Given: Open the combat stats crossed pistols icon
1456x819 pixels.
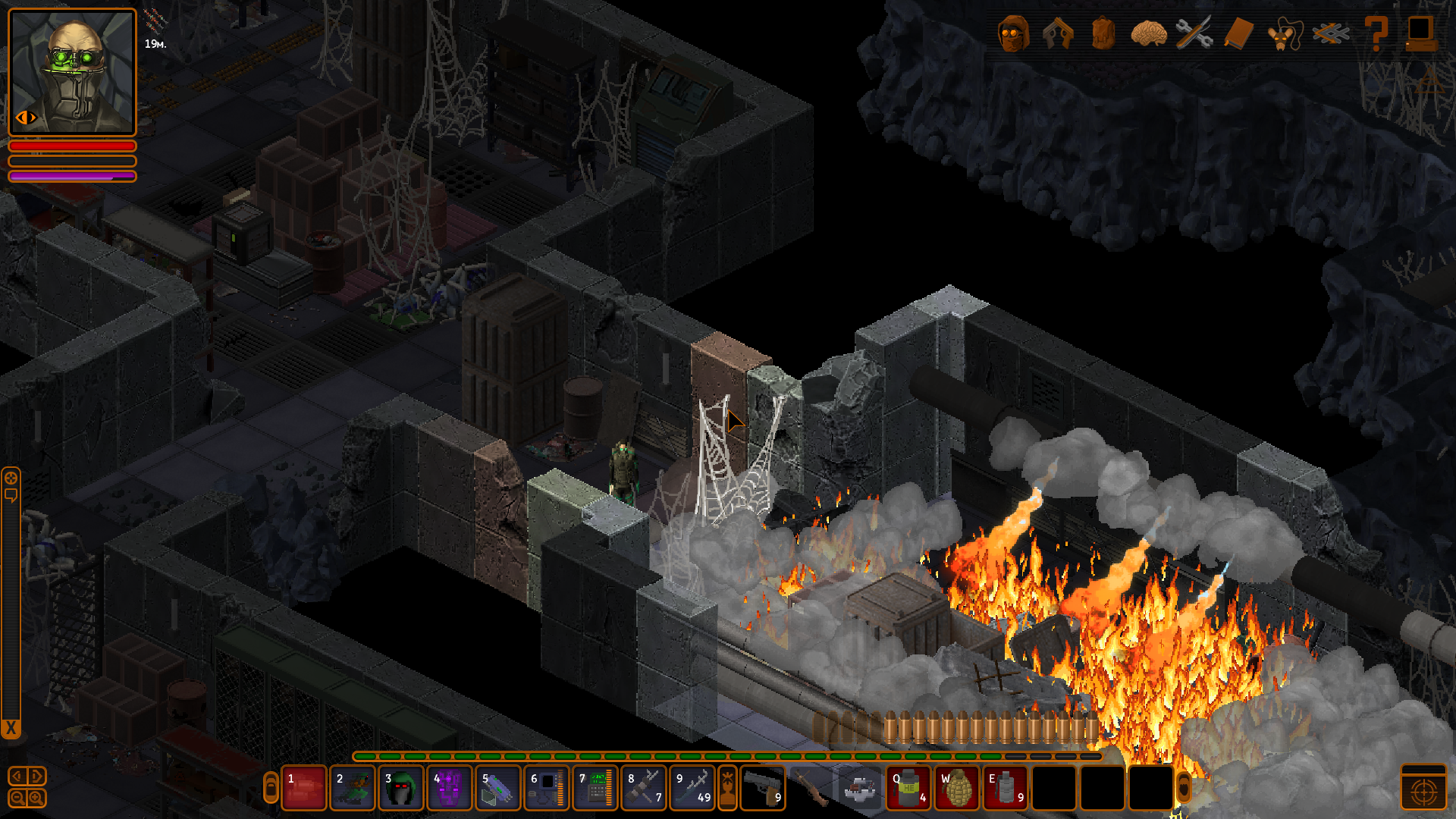Looking at the screenshot, I should pyautogui.click(x=1058, y=34).
